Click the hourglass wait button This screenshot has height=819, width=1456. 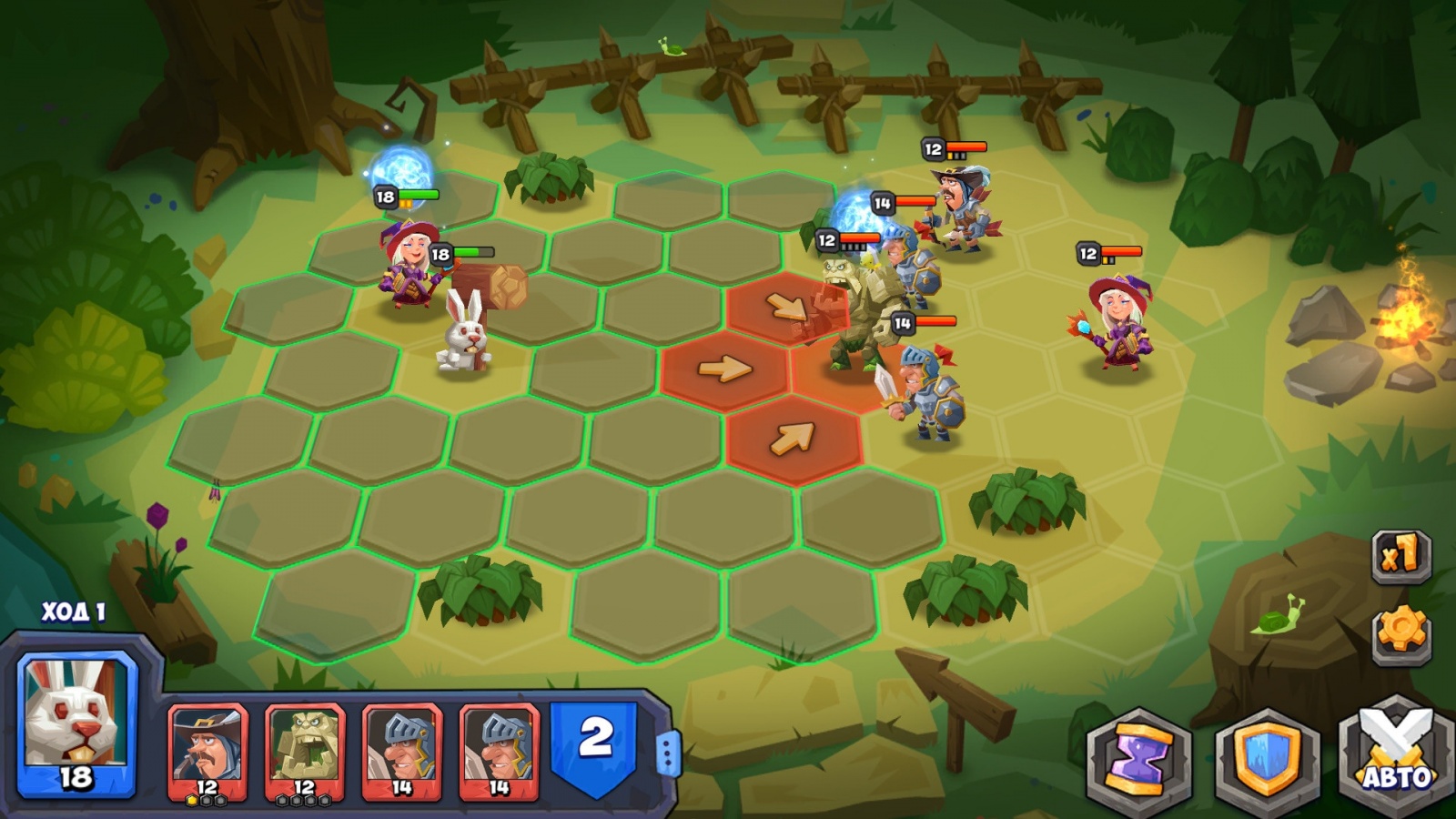(x=1138, y=757)
